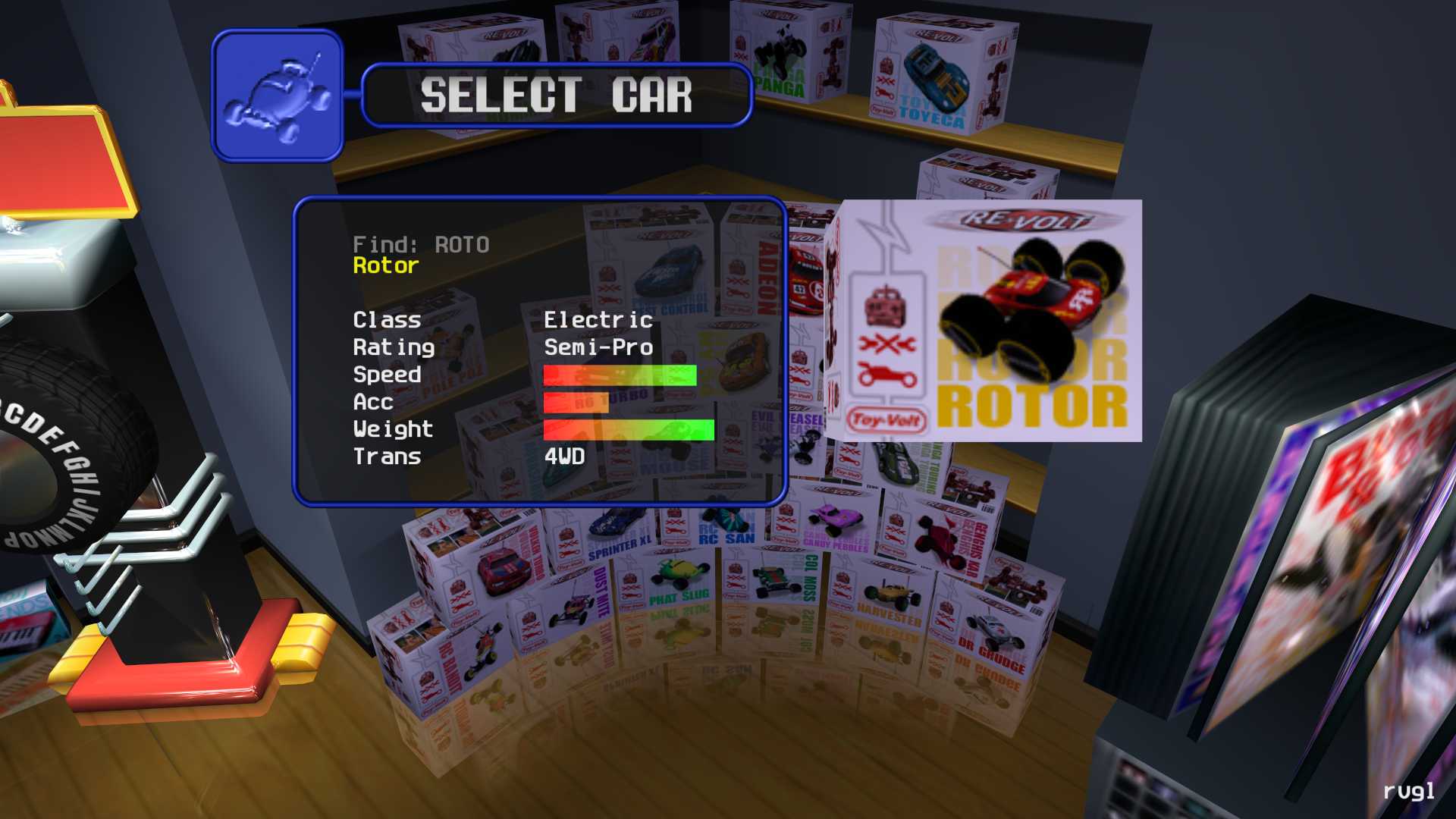
Task: Click the Speed stat bar
Action: pos(620,375)
